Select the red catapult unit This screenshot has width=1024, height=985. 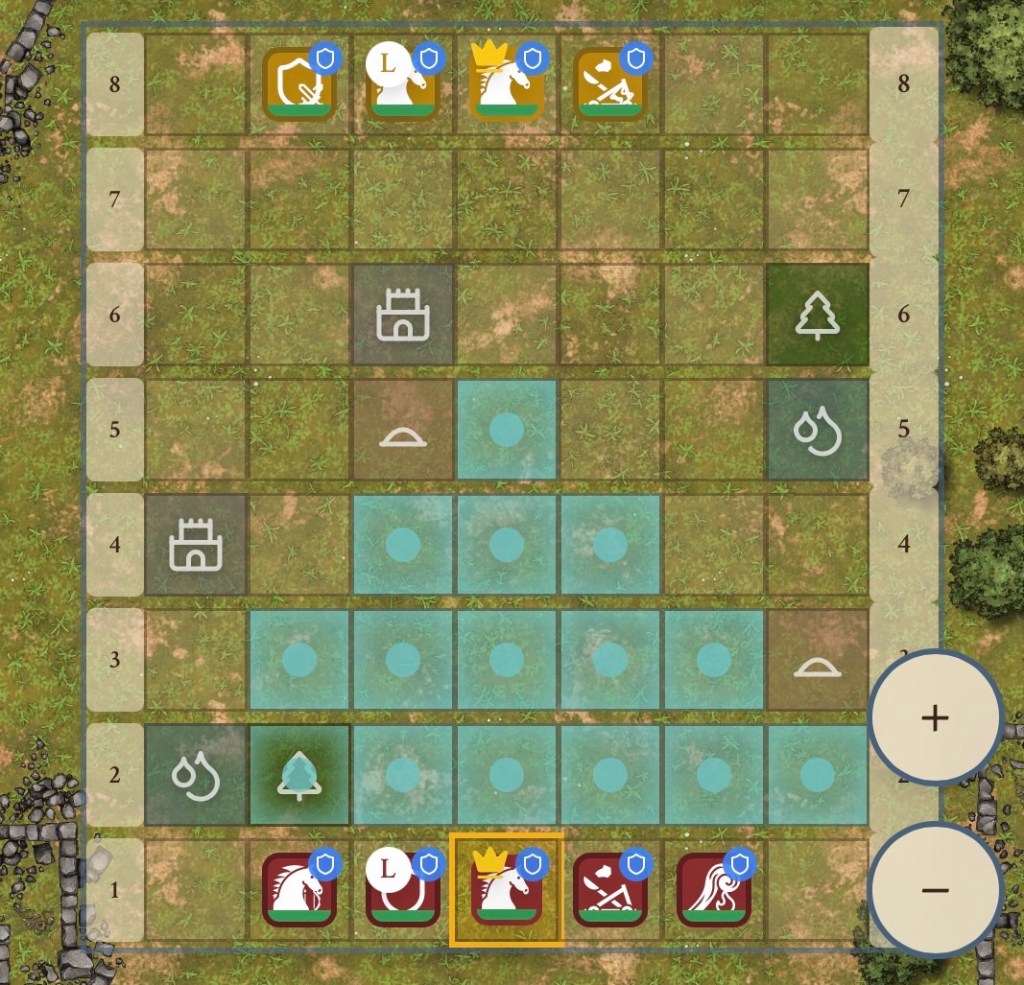click(x=609, y=889)
